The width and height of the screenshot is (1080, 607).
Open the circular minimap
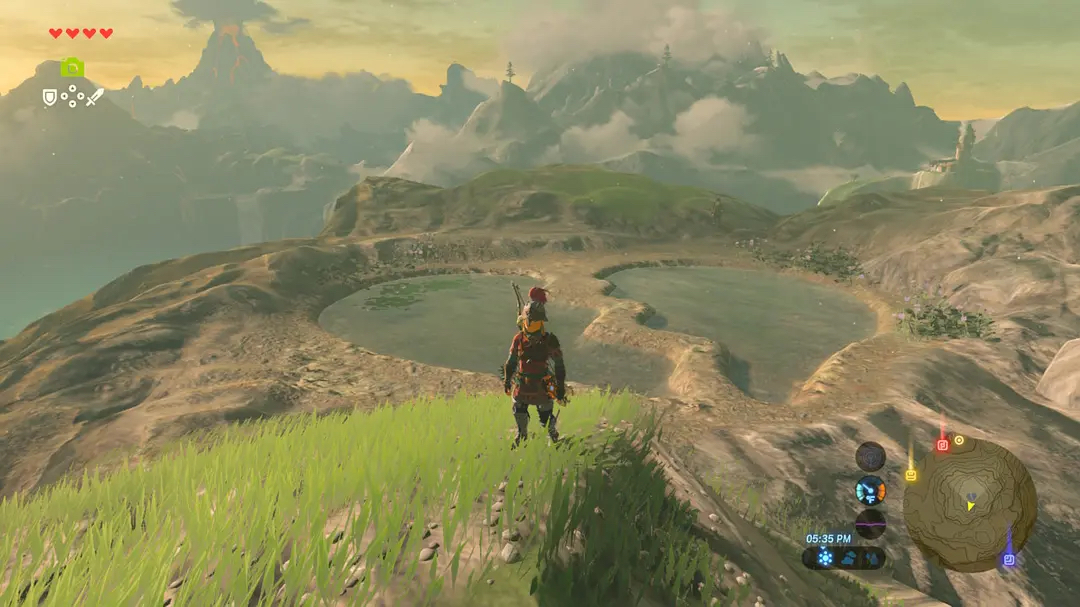(969, 504)
